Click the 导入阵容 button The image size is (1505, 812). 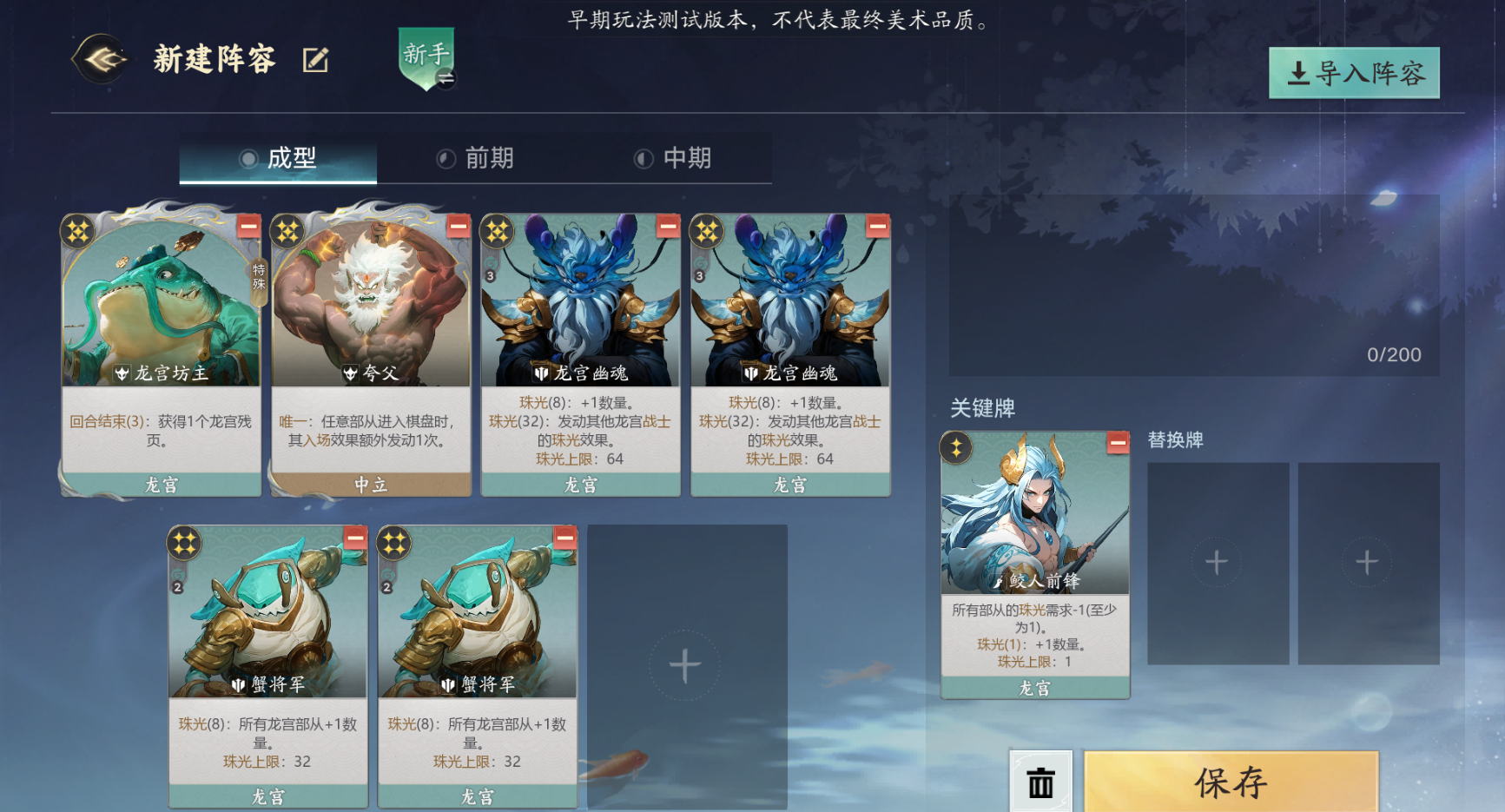click(x=1355, y=74)
